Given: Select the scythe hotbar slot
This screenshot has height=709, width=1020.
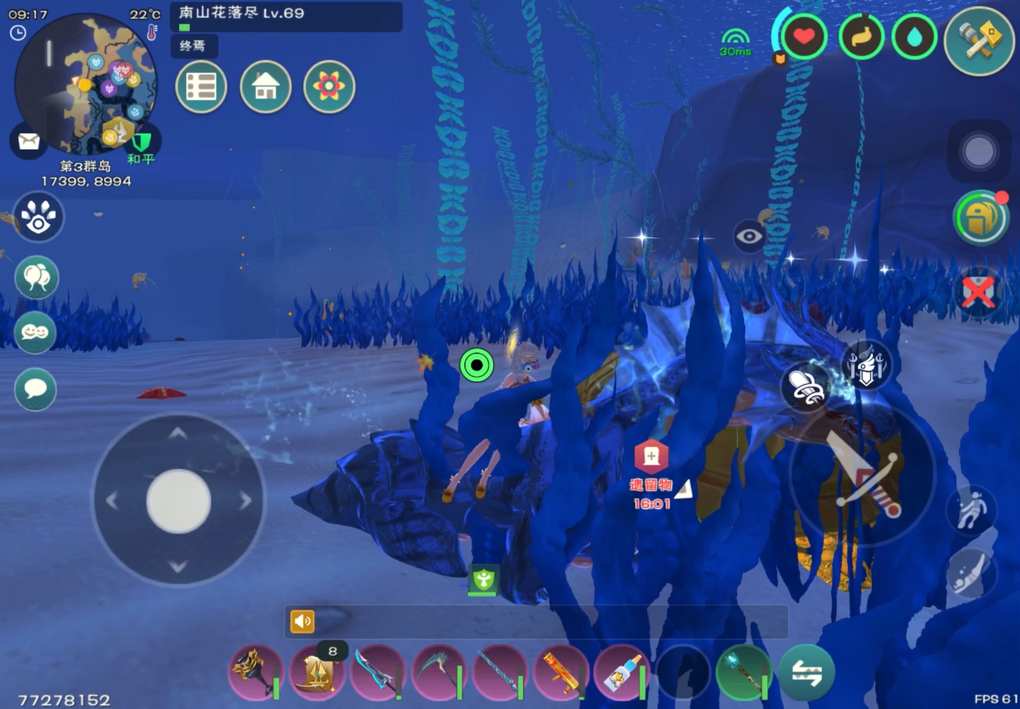Looking at the screenshot, I should click(438, 671).
